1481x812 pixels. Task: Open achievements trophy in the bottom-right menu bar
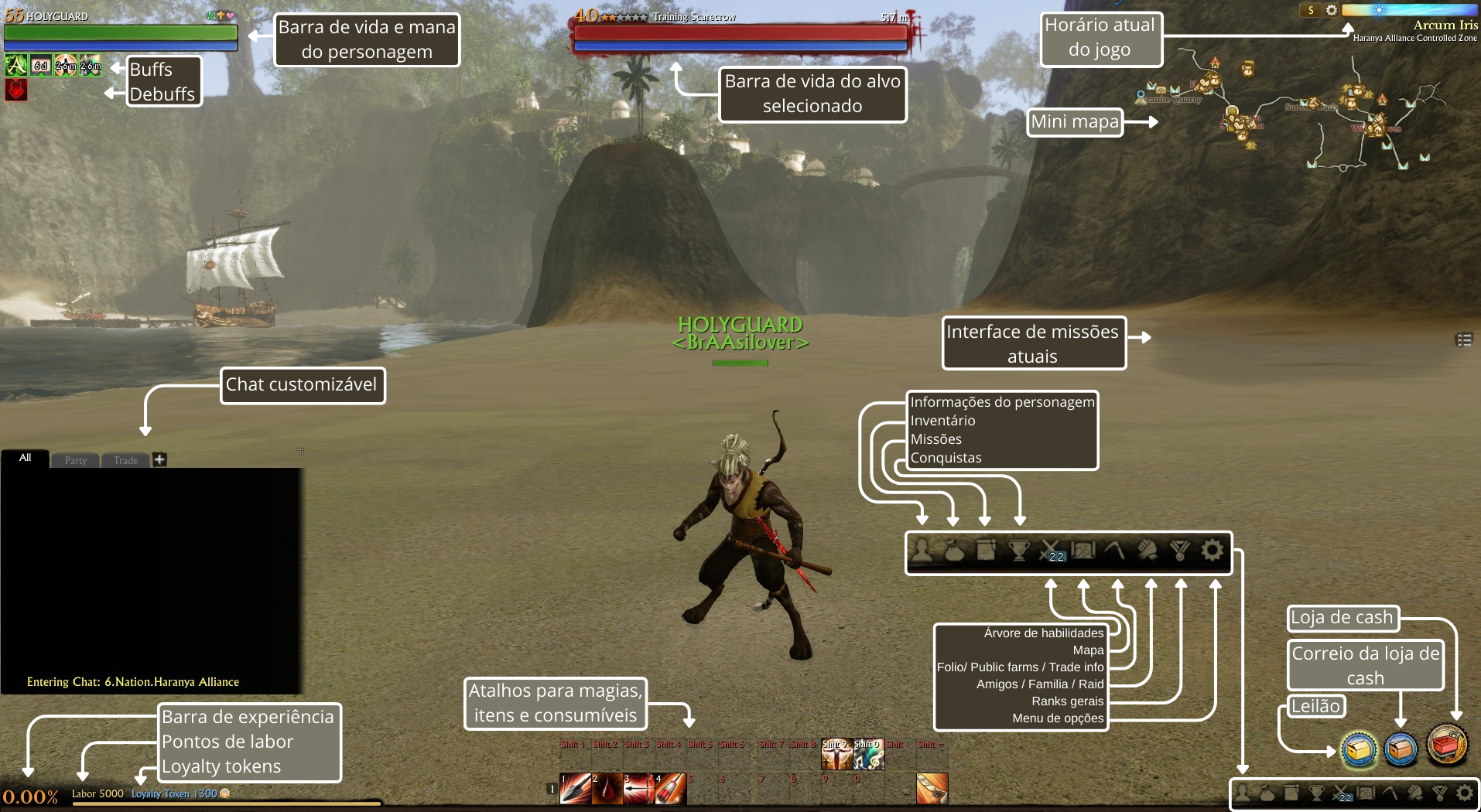1316,793
